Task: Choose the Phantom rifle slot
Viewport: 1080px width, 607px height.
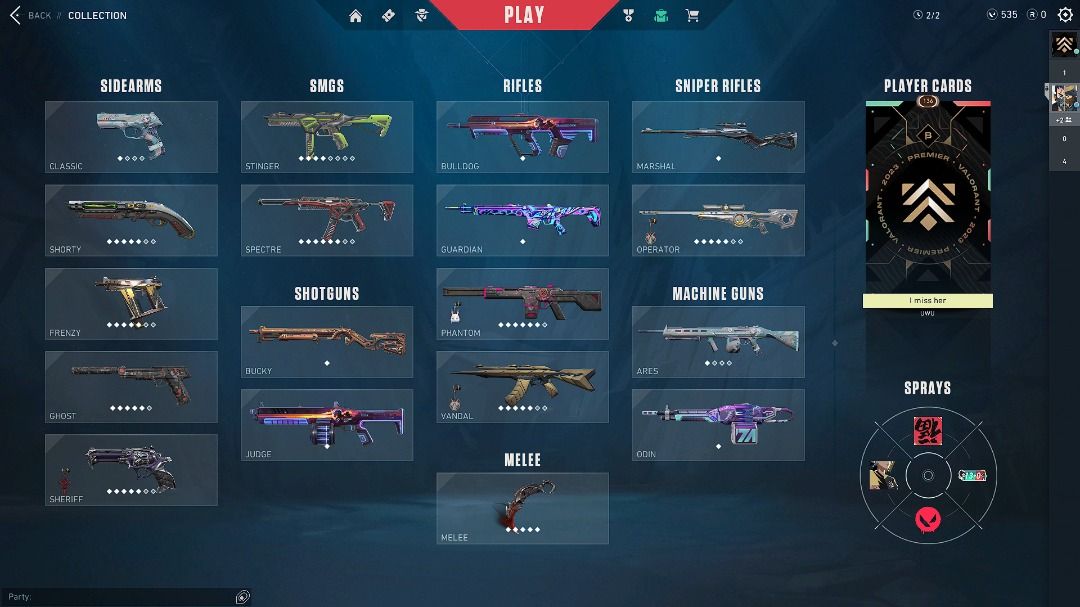Action: (522, 303)
